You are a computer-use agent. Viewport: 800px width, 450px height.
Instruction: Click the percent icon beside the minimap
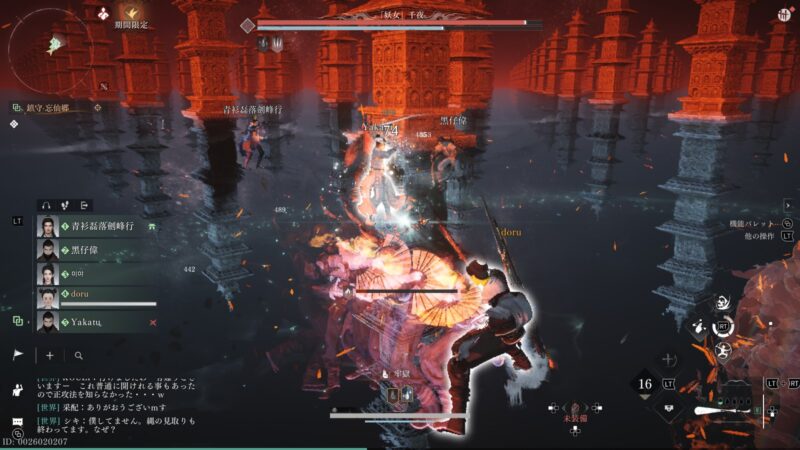103,87
